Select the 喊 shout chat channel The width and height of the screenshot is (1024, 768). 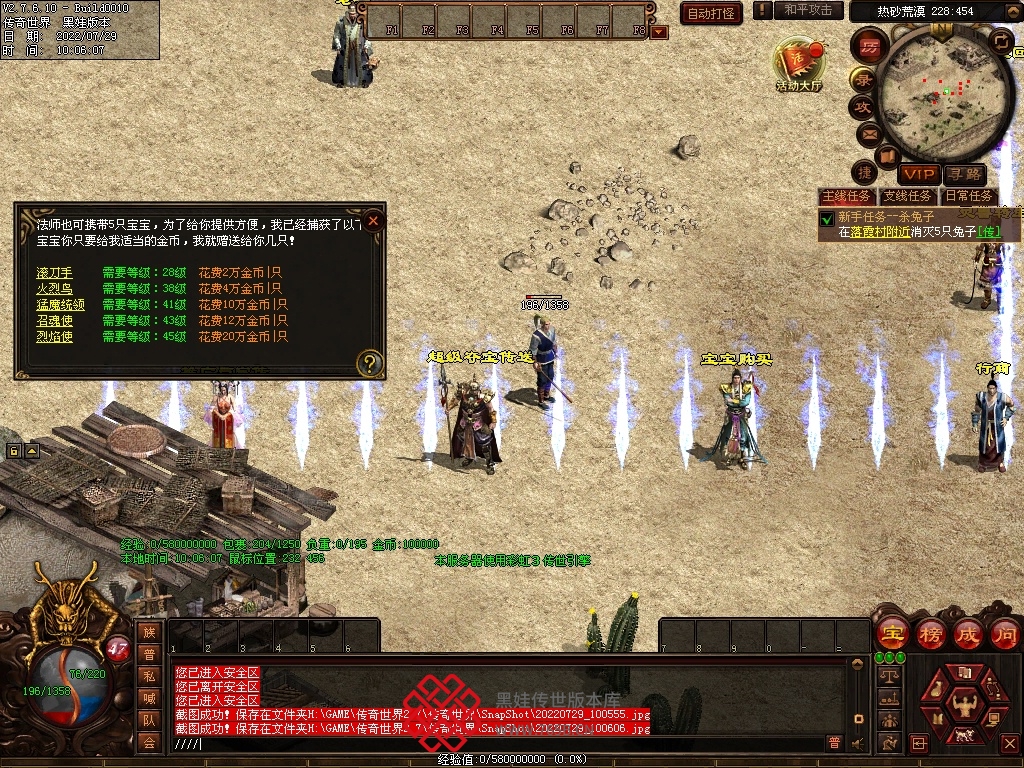pos(149,698)
